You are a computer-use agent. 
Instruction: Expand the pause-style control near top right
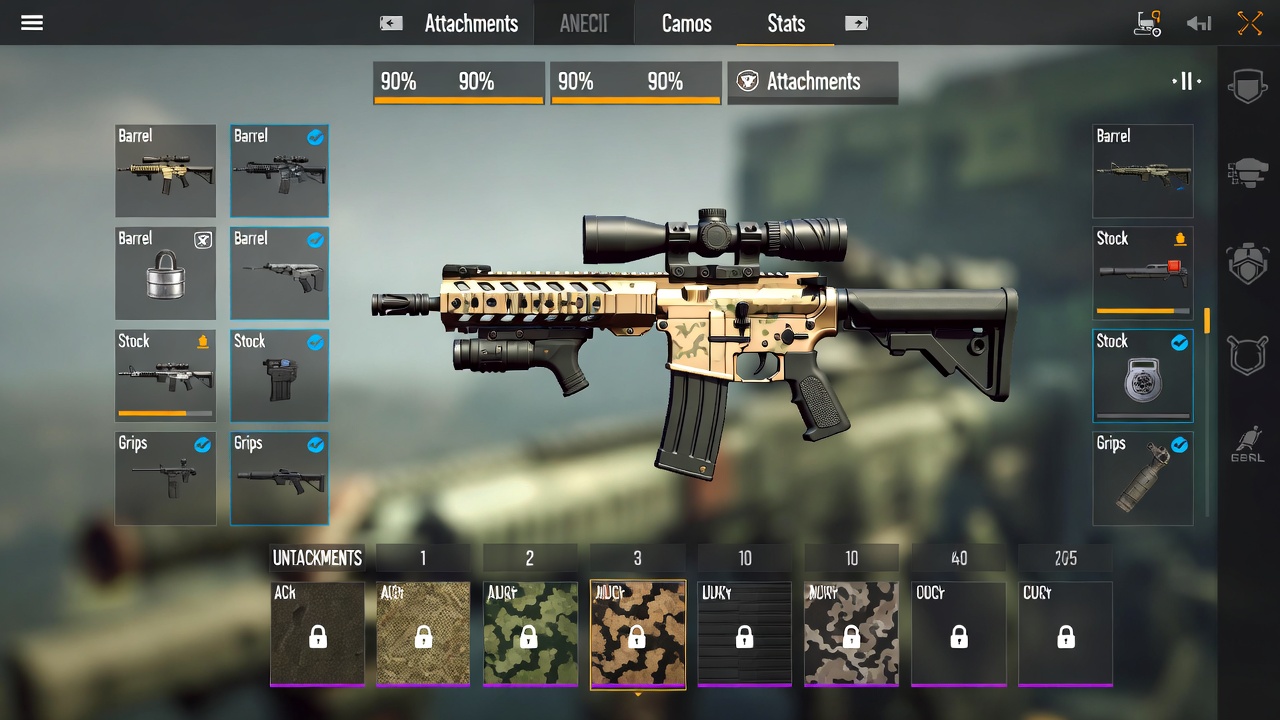(1187, 83)
